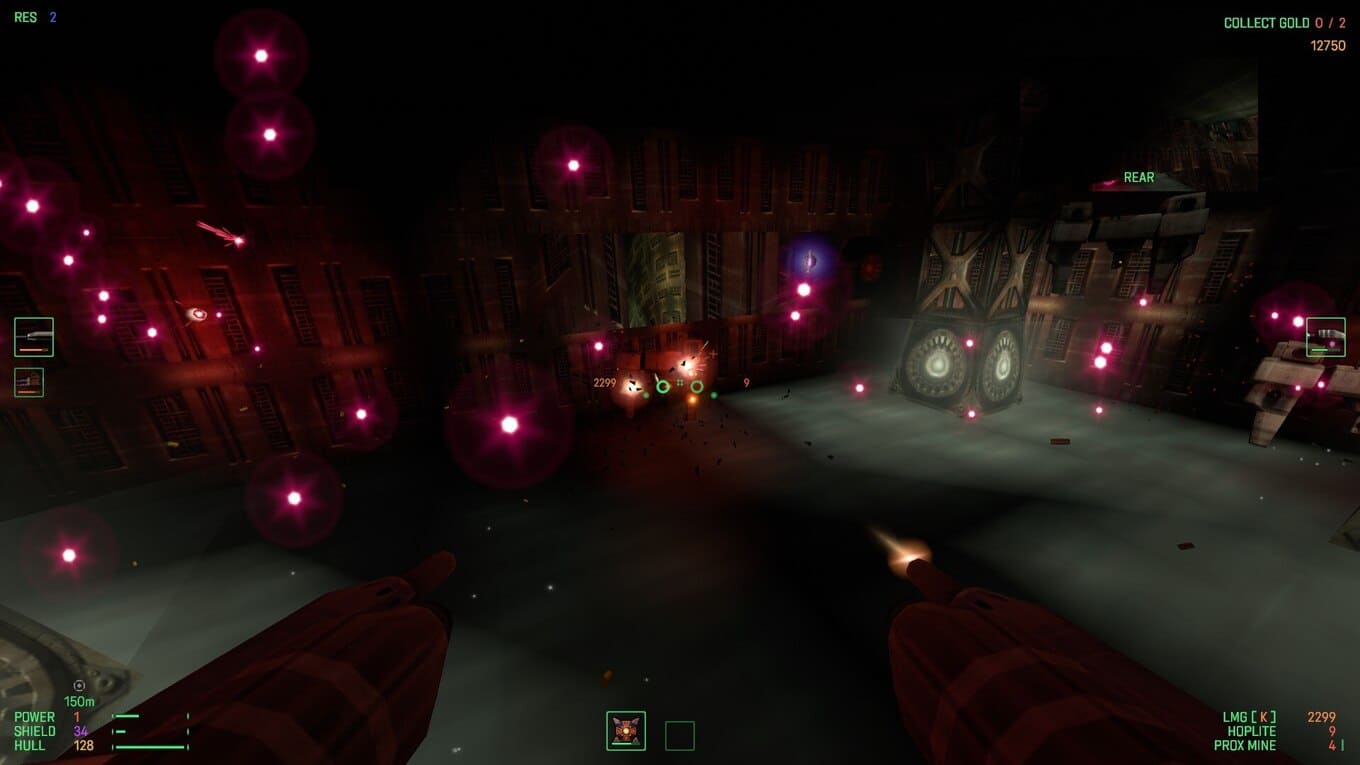The image size is (1360, 765).
Task: Select the small gun icon with orange bar
Action: (29, 382)
